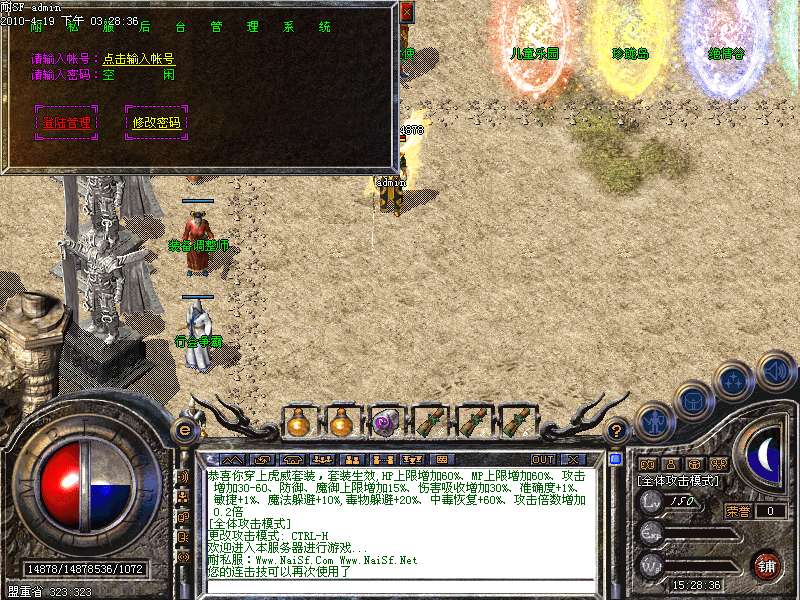Open the 修改密码 change password option
The height and width of the screenshot is (600, 800).
coord(156,123)
